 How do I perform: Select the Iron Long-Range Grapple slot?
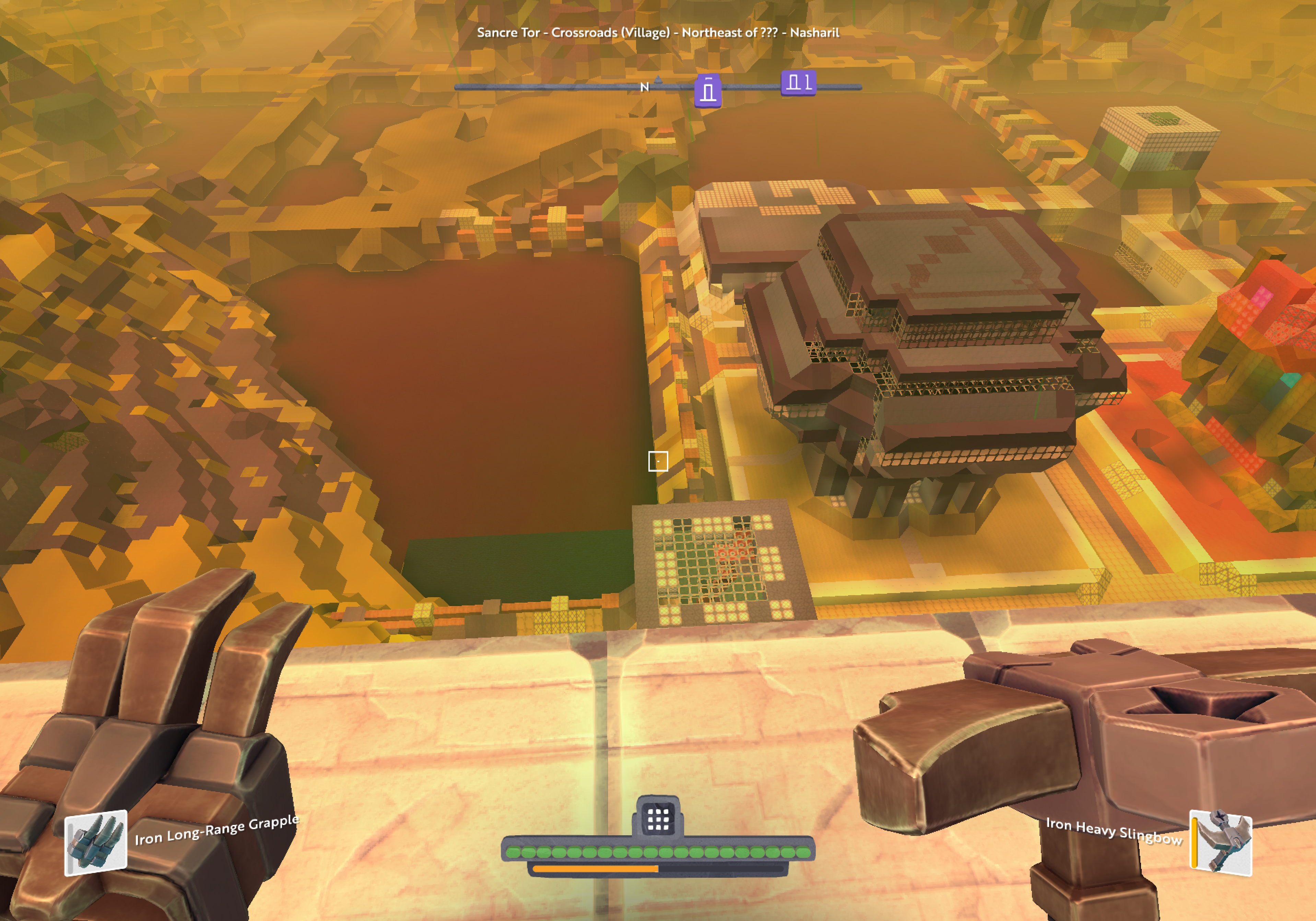tap(95, 842)
